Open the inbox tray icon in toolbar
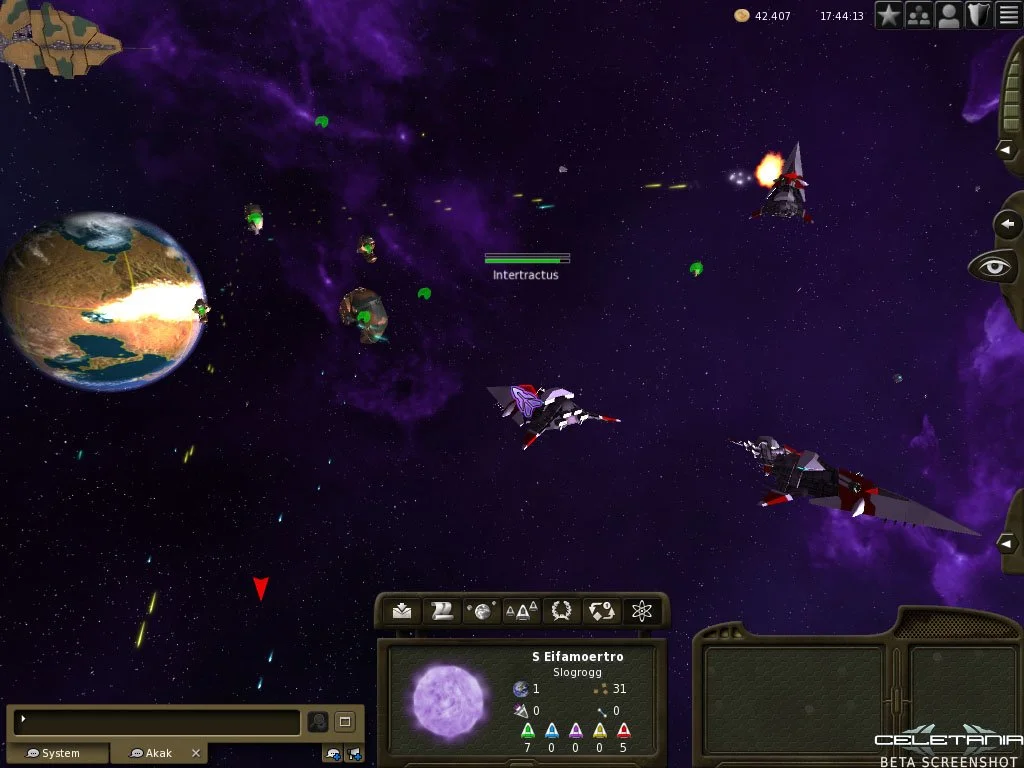The height and width of the screenshot is (768, 1024). click(x=402, y=611)
